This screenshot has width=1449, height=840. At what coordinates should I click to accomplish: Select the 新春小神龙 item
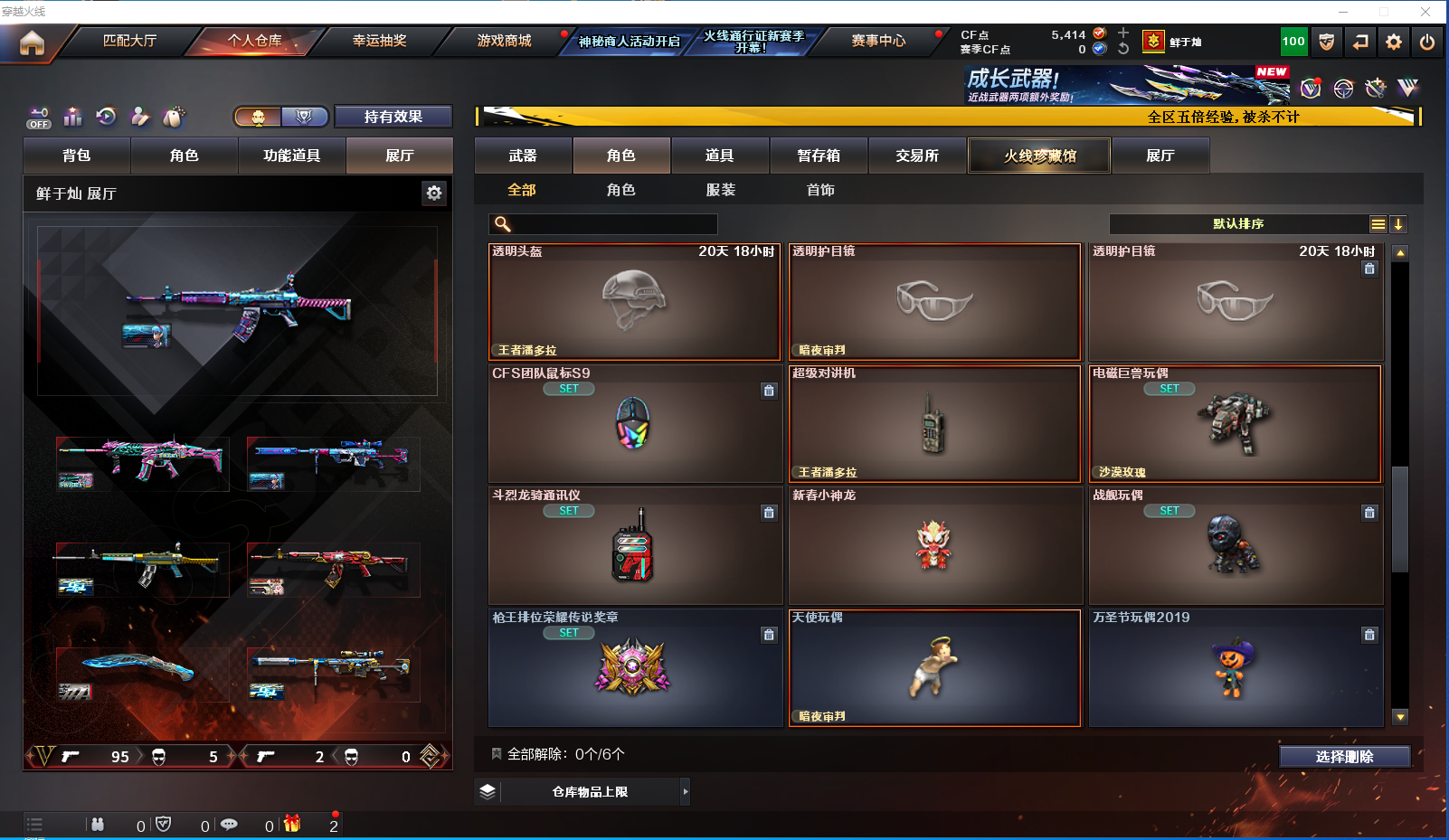(934, 545)
